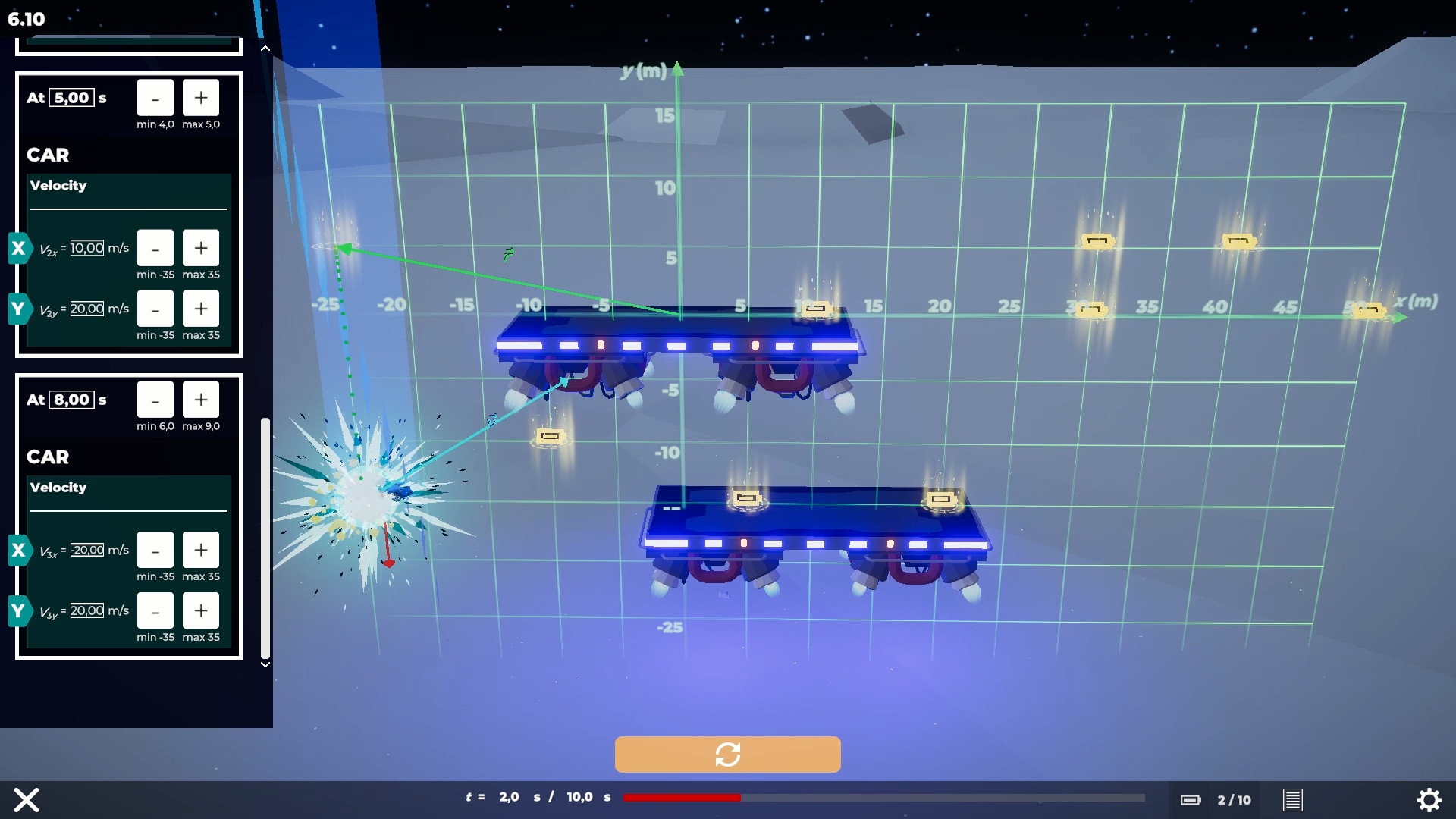Open the settings gear icon
1456x819 pixels.
click(1429, 800)
